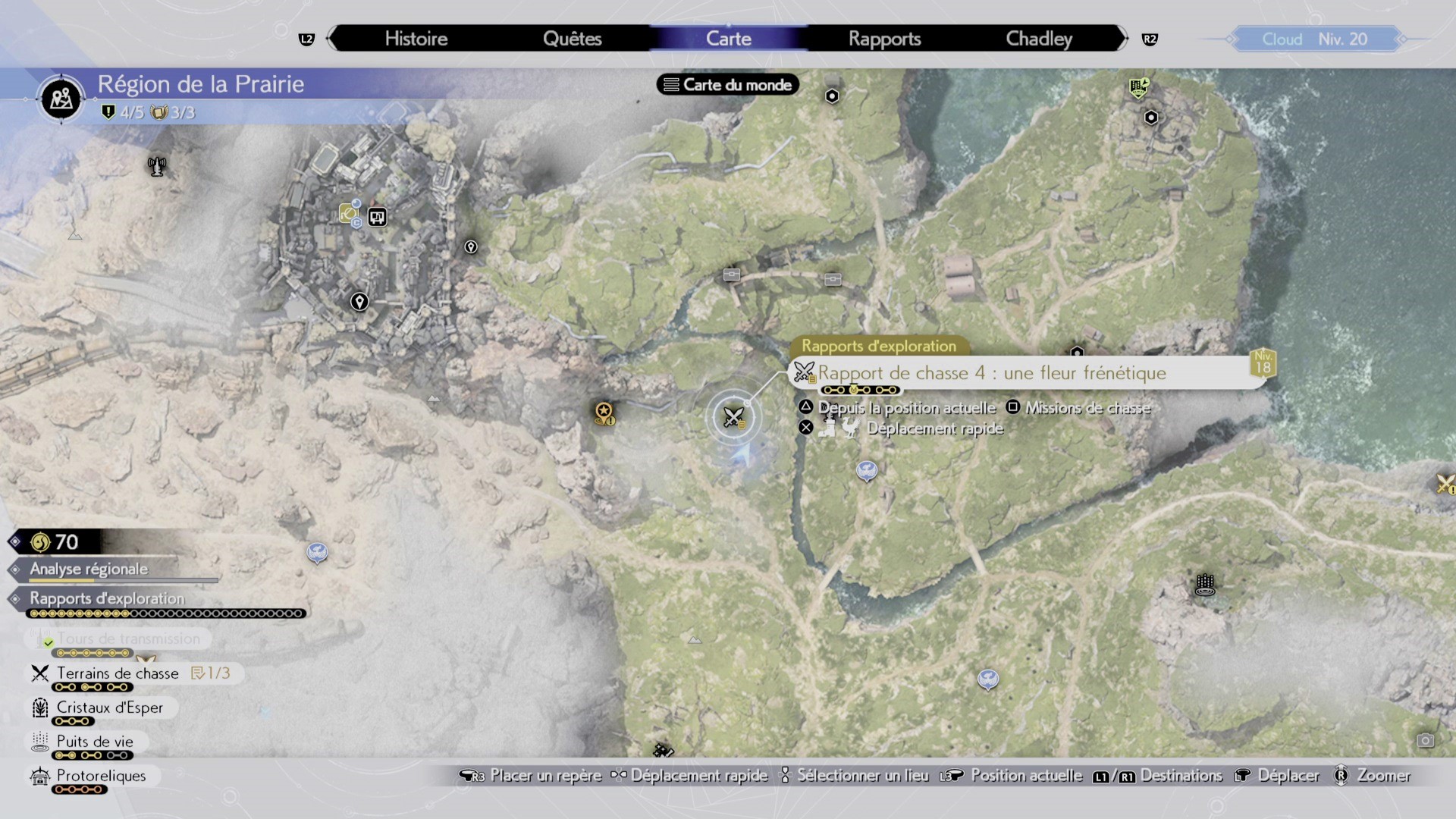Expand the Analyse régionale panel
Viewport: 1456px width, 819px height.
(x=87, y=569)
